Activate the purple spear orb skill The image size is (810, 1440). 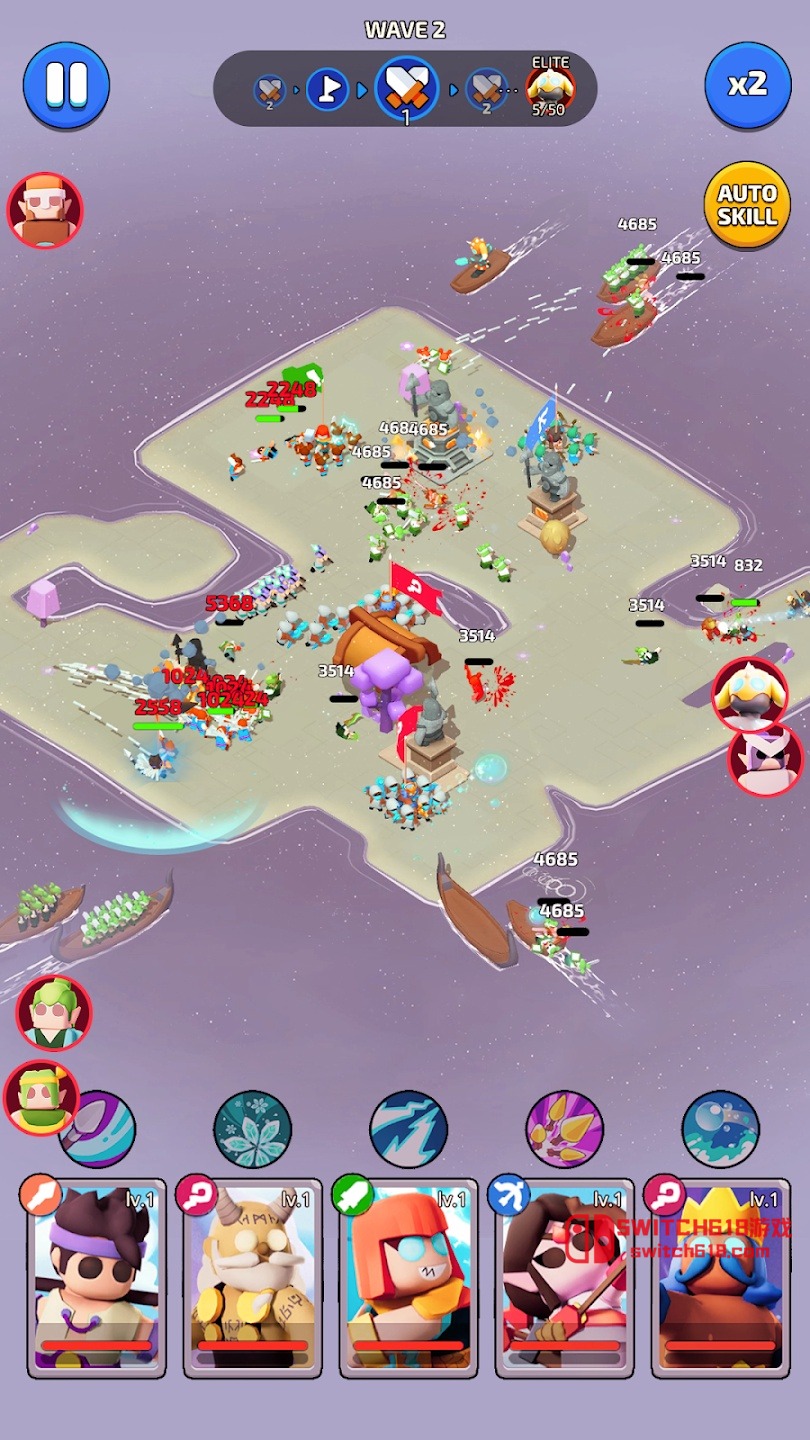click(100, 1129)
